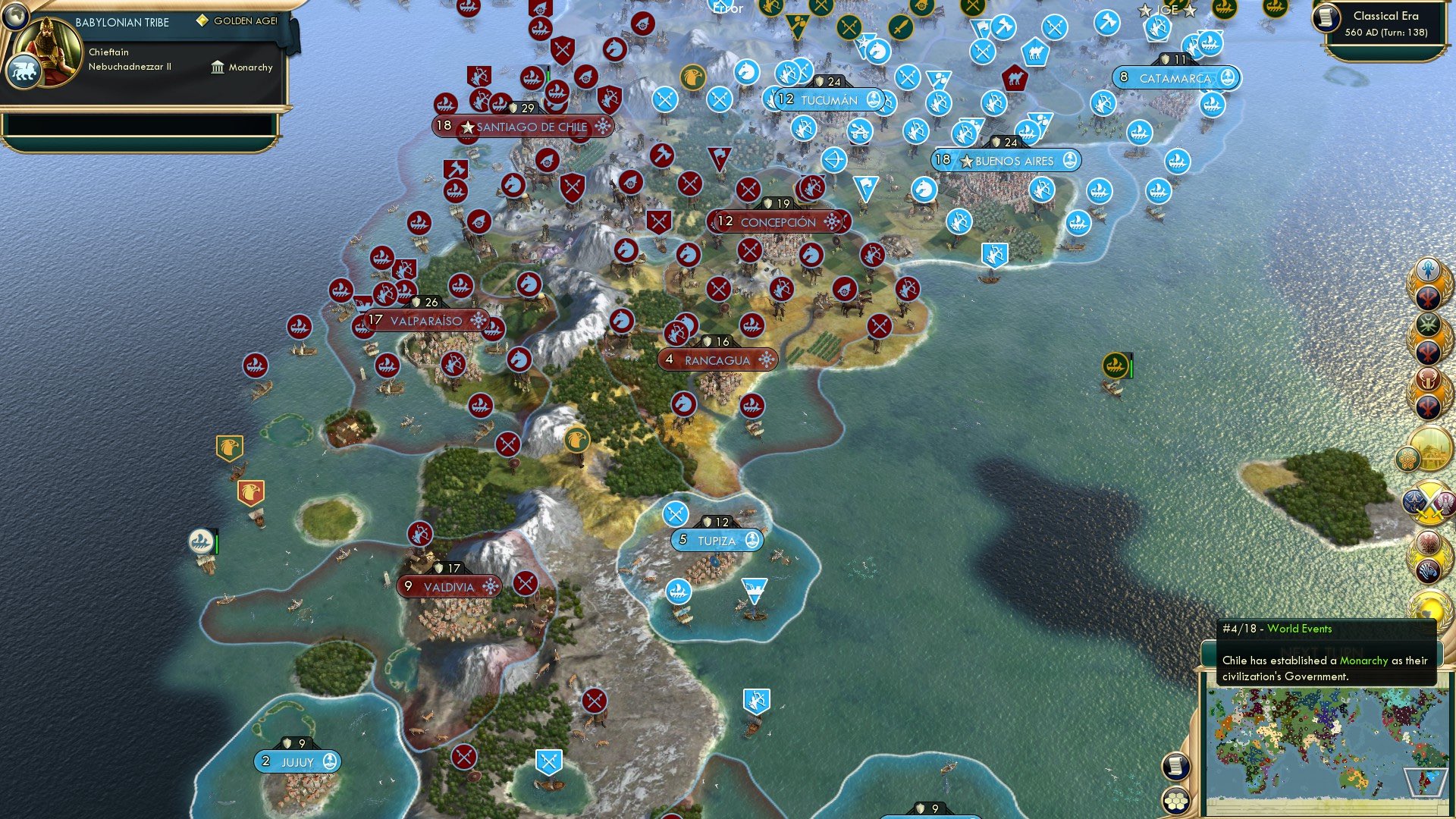Open the notification log scroll near the minimap

pos(1175,767)
